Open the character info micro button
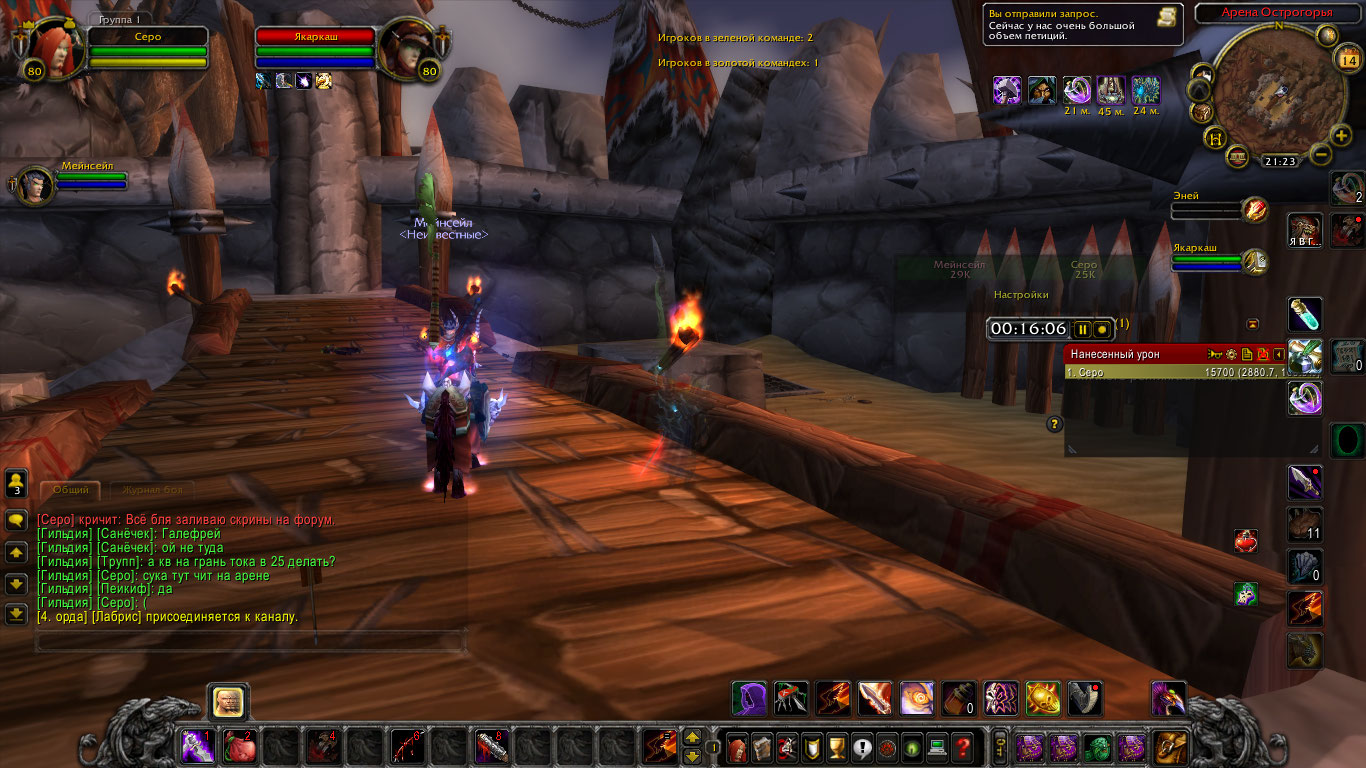 (x=737, y=747)
